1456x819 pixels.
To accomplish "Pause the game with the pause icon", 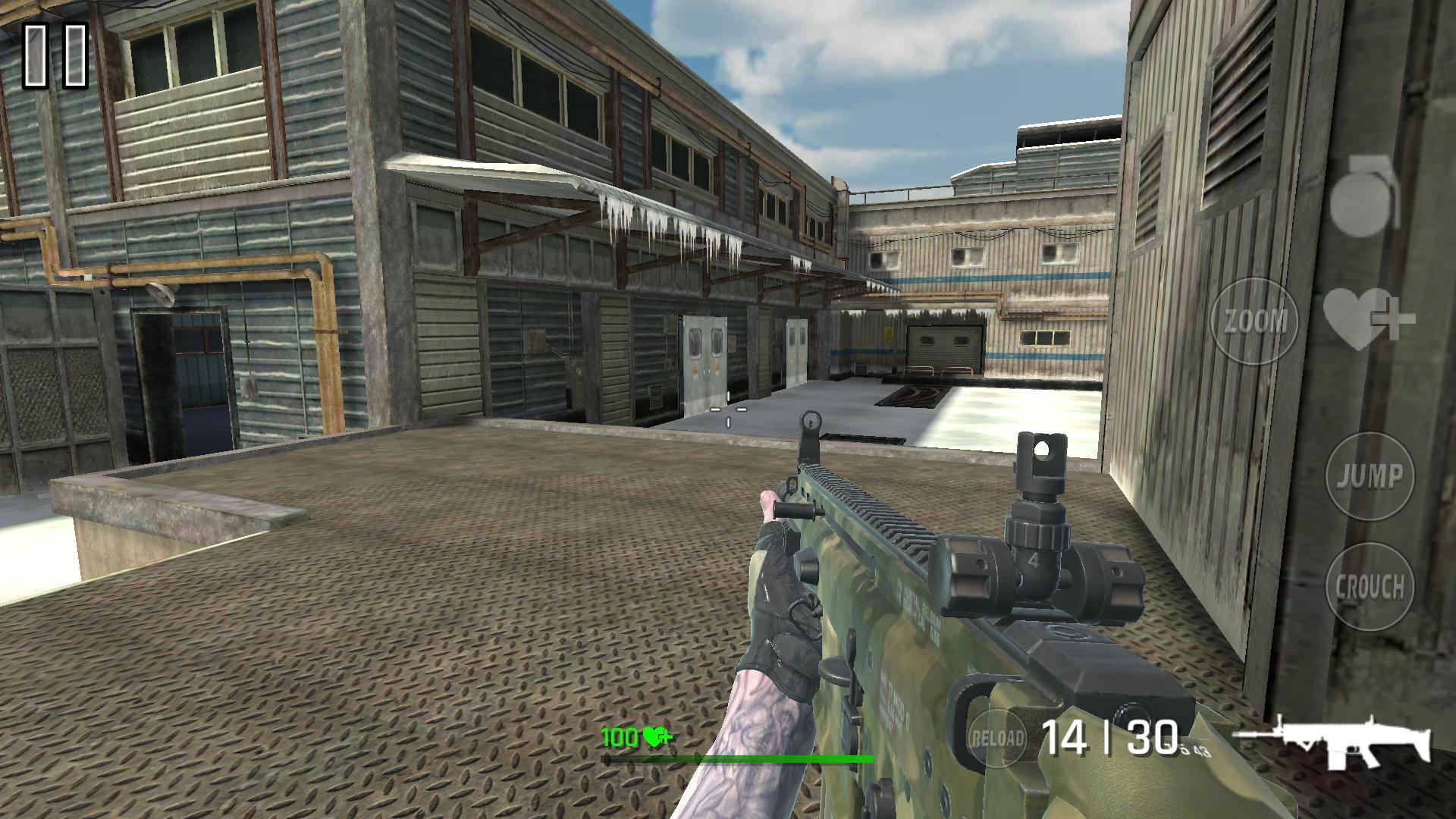I will [x=56, y=55].
